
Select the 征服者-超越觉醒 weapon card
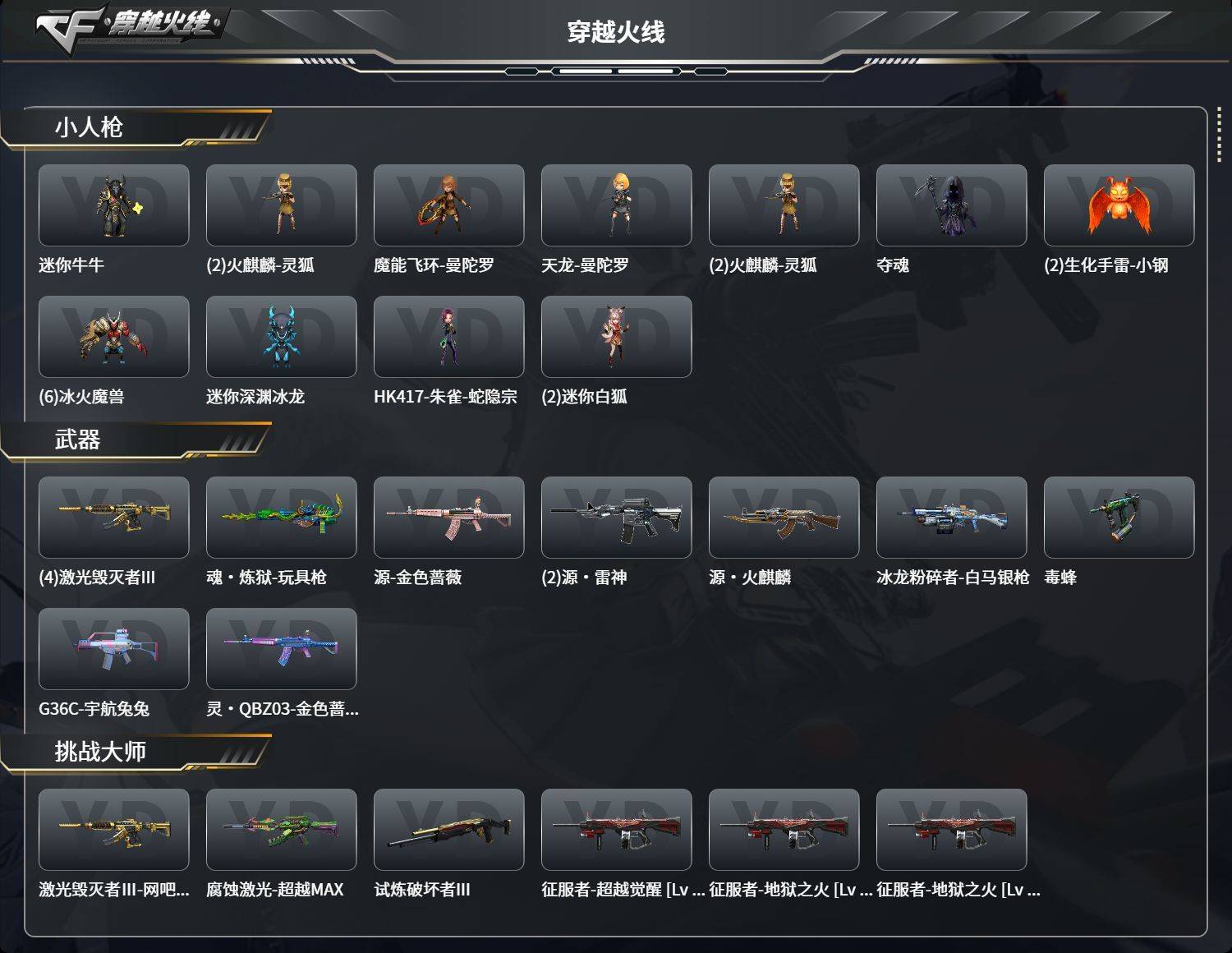[617, 830]
